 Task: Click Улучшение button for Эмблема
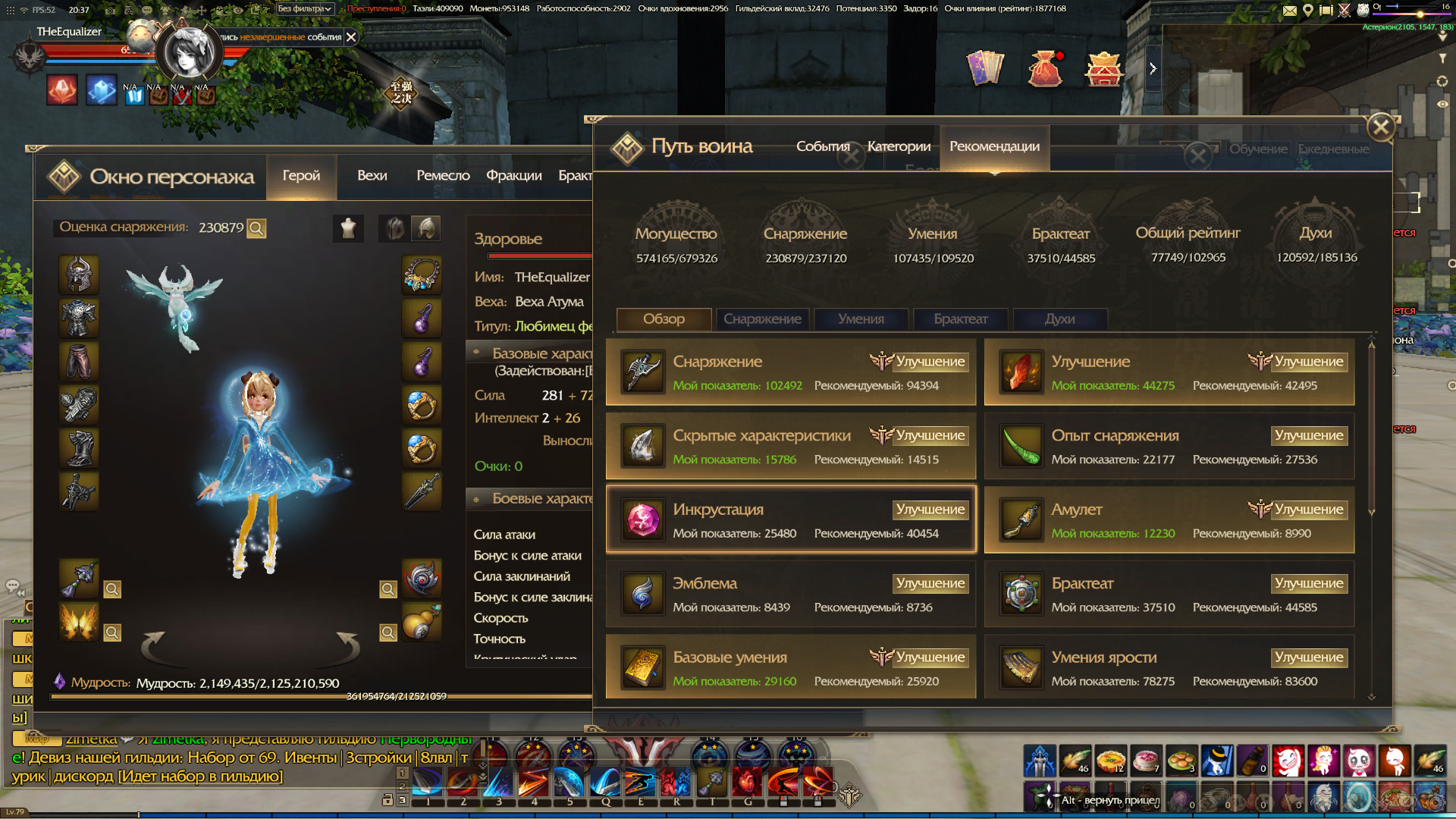click(930, 583)
